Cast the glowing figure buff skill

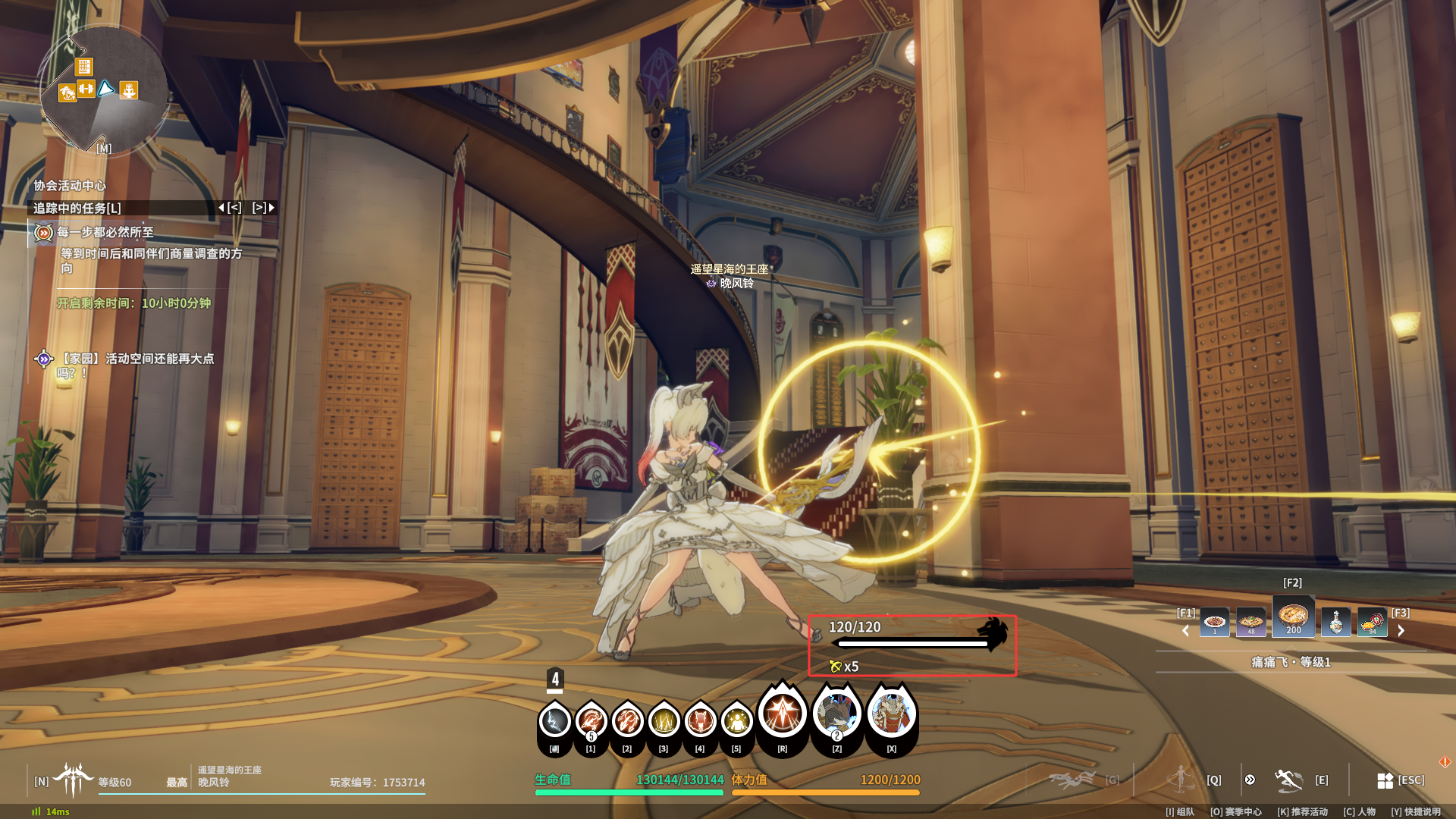pos(736,720)
